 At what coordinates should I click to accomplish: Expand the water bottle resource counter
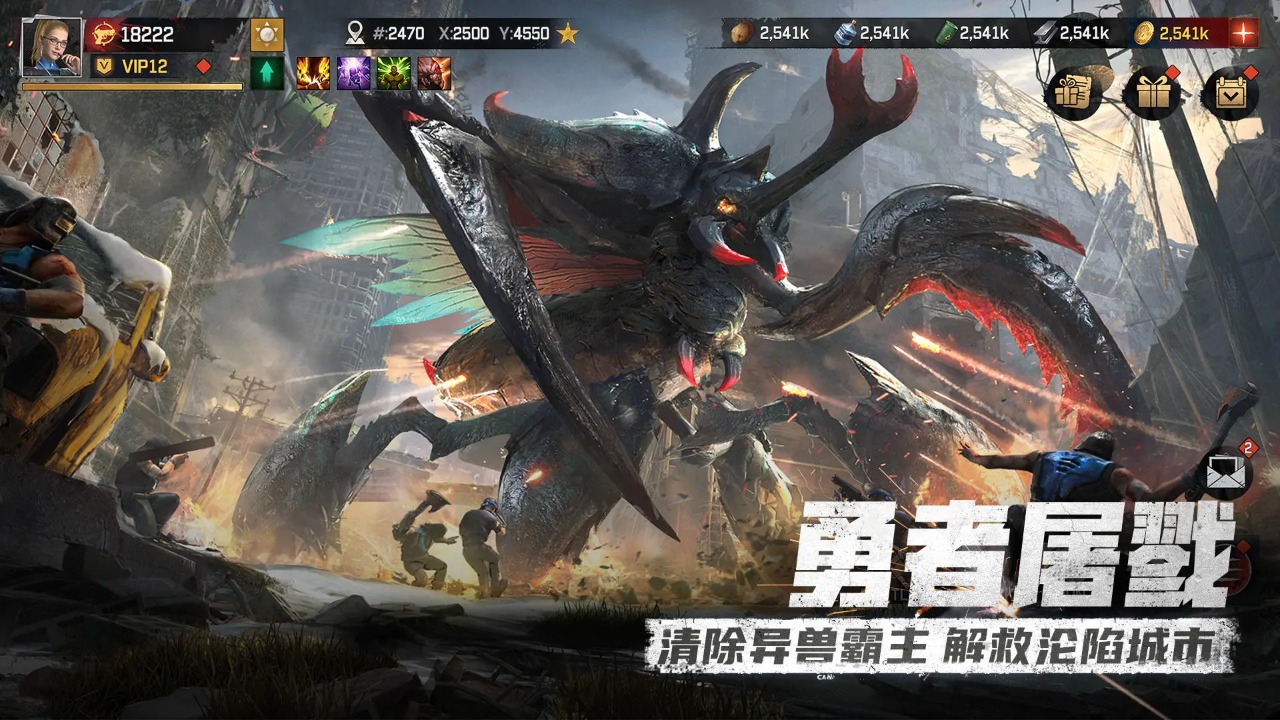point(845,32)
